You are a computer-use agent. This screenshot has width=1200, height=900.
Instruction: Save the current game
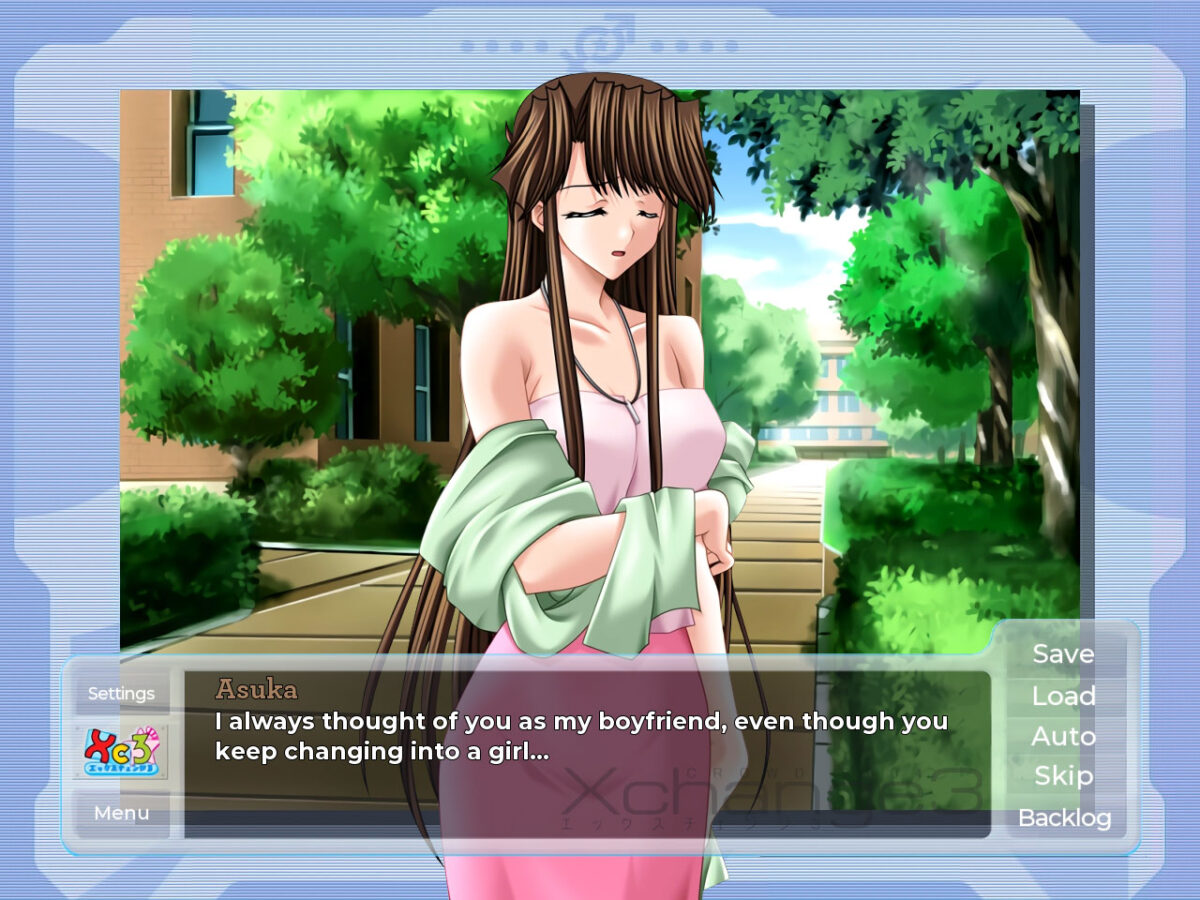(x=1063, y=654)
